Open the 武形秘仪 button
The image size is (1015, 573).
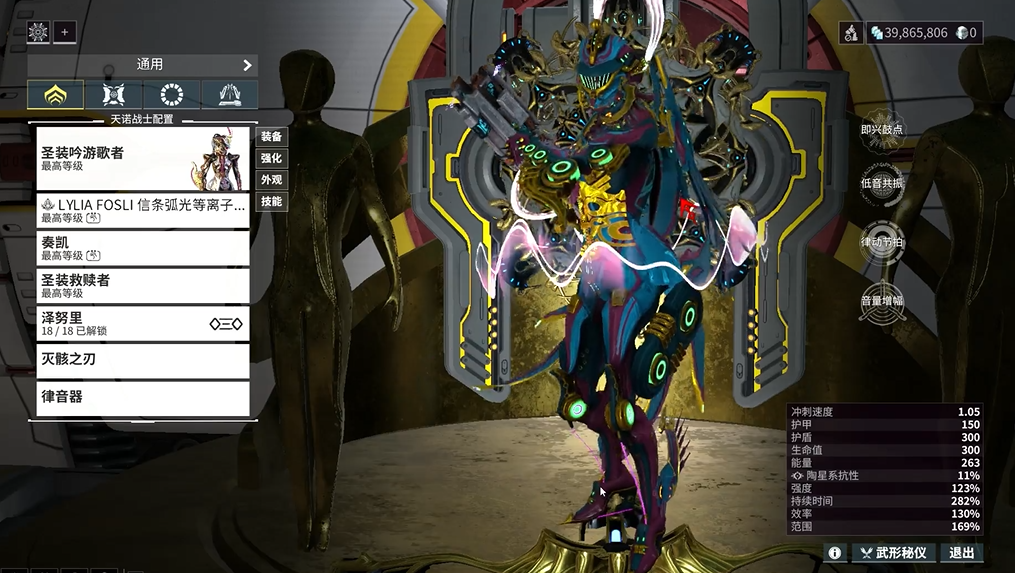pos(892,553)
